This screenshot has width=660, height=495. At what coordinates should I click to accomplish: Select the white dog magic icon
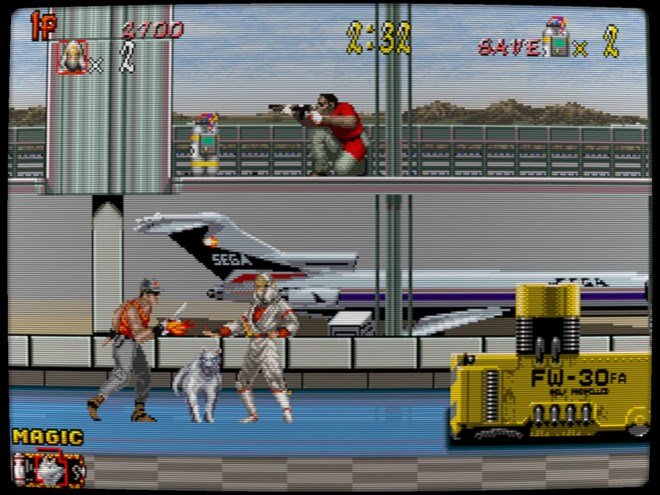(46, 467)
